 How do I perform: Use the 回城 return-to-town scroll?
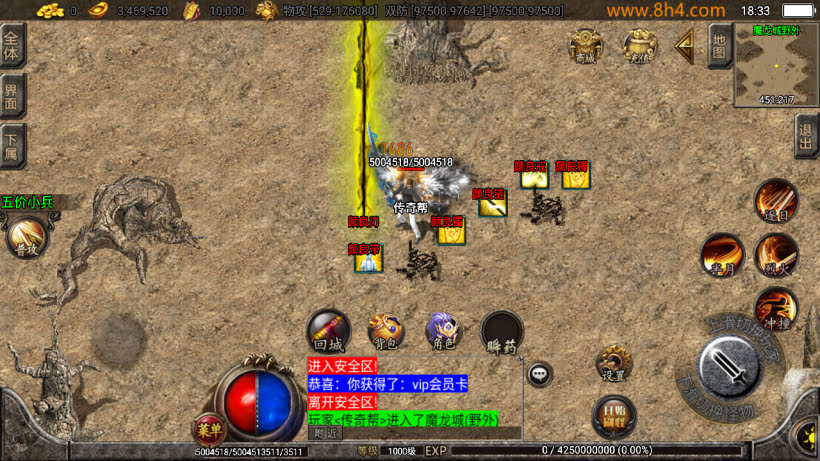[x=327, y=330]
